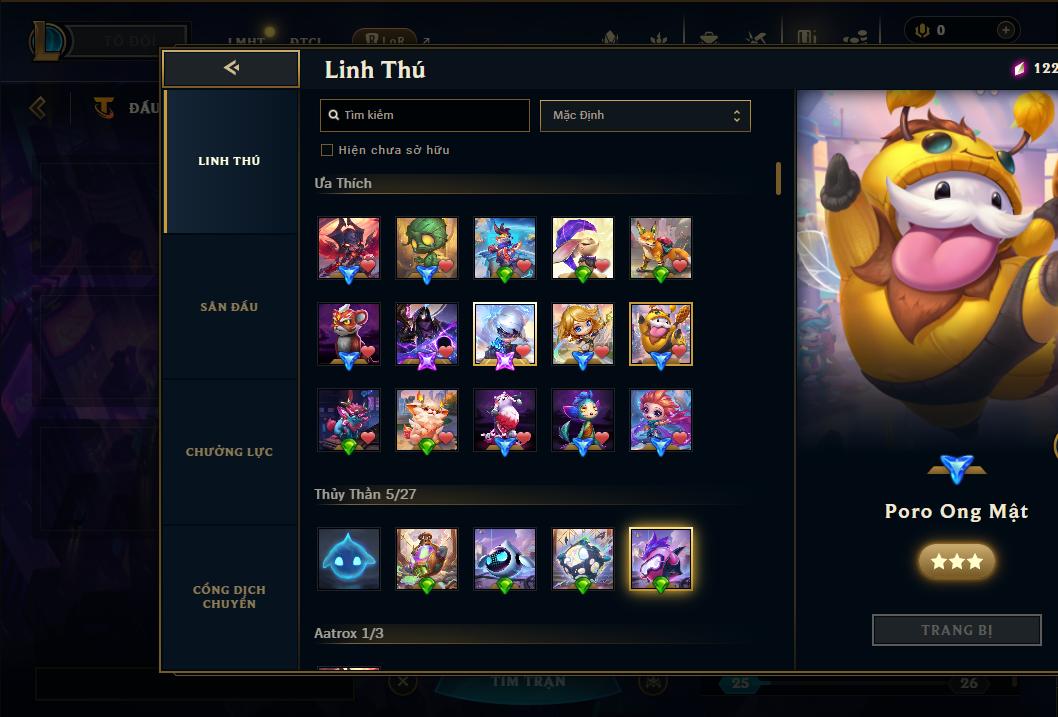The height and width of the screenshot is (717, 1058).
Task: Select the yellow bee Poro thumbnail
Action: click(661, 334)
